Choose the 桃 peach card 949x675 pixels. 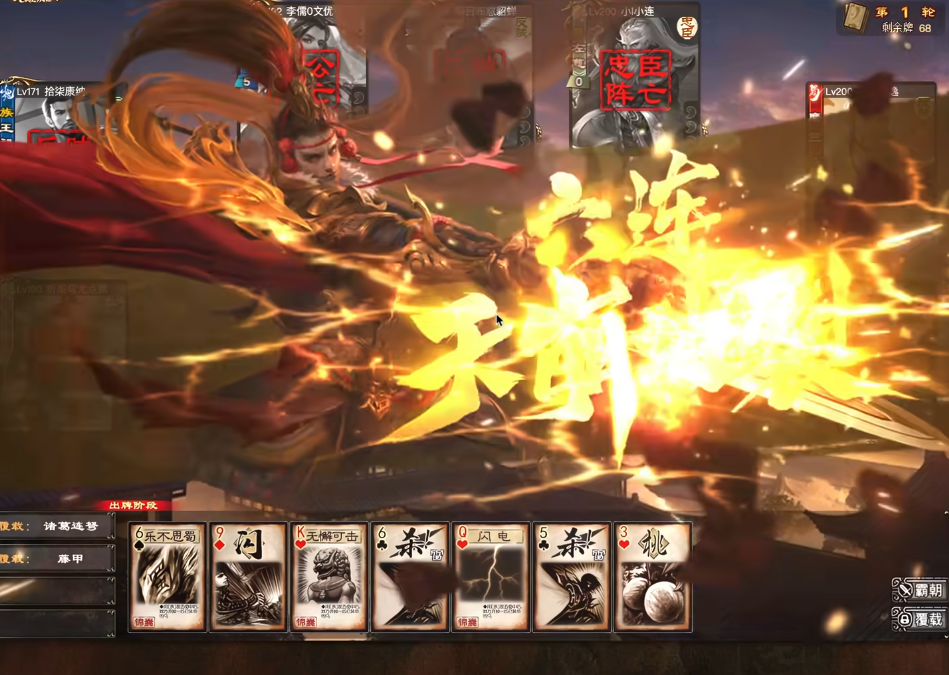[653, 577]
